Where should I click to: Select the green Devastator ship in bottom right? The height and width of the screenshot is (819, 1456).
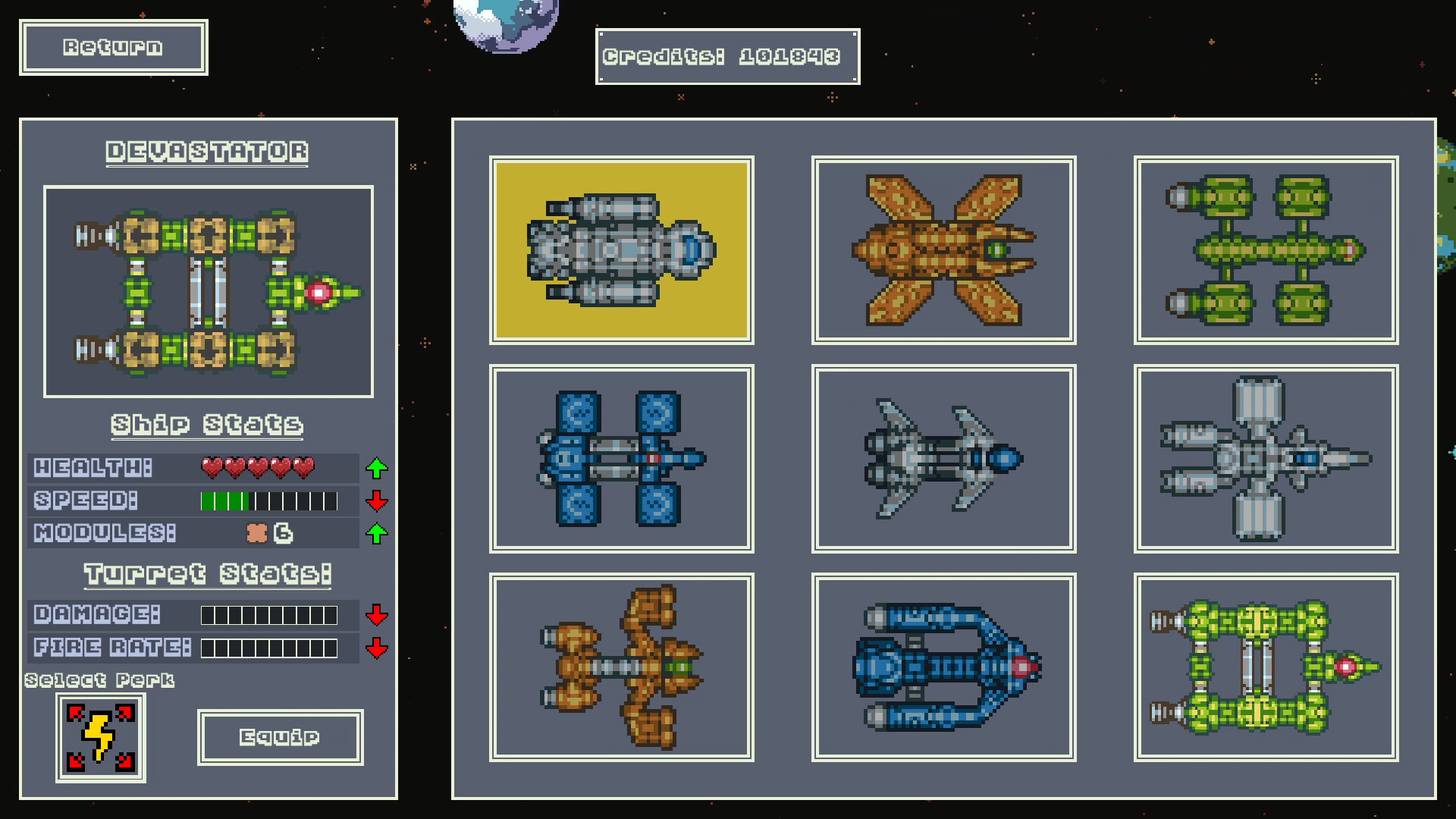tap(1265, 667)
